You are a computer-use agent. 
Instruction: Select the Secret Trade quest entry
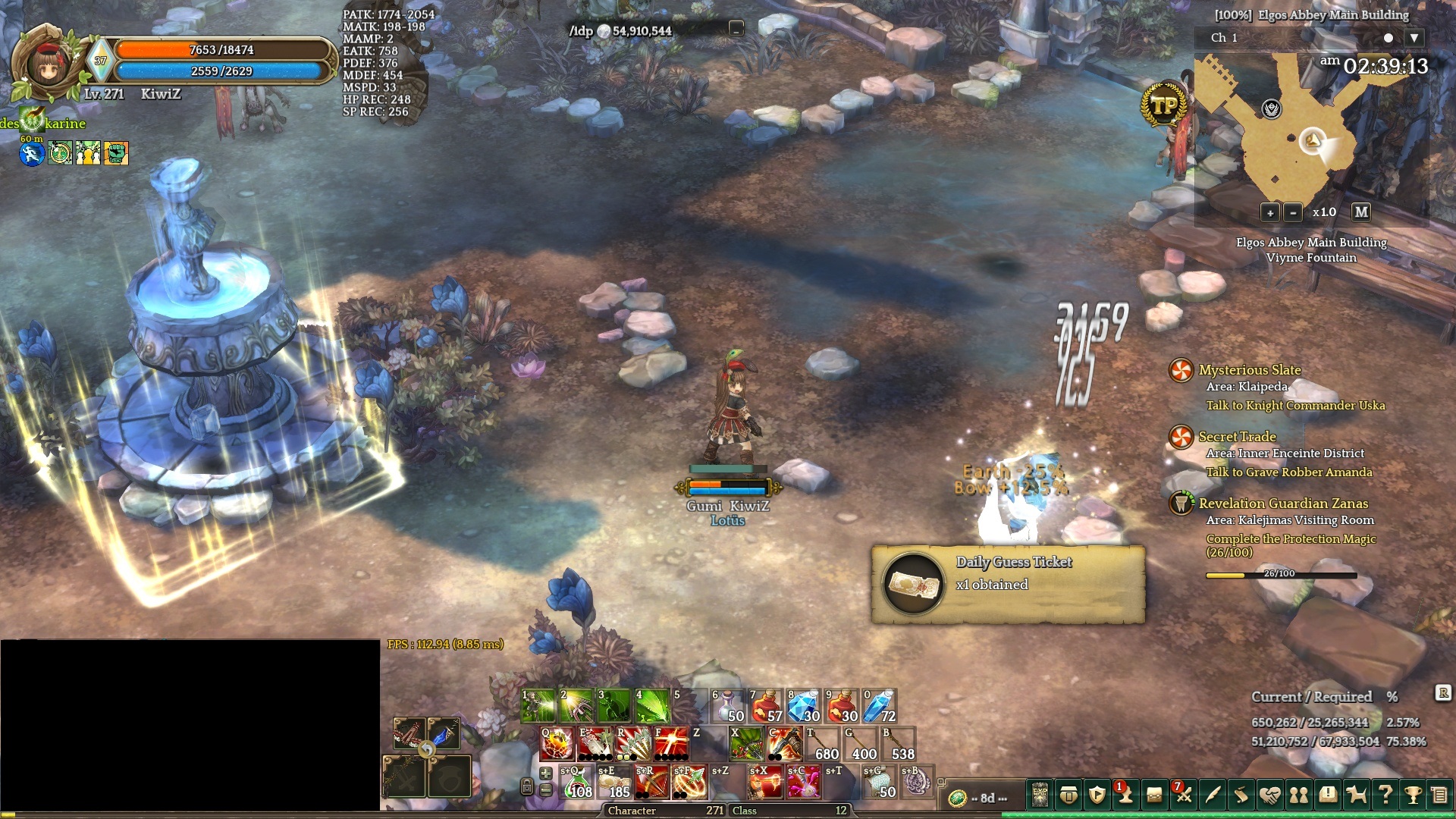pos(1237,437)
